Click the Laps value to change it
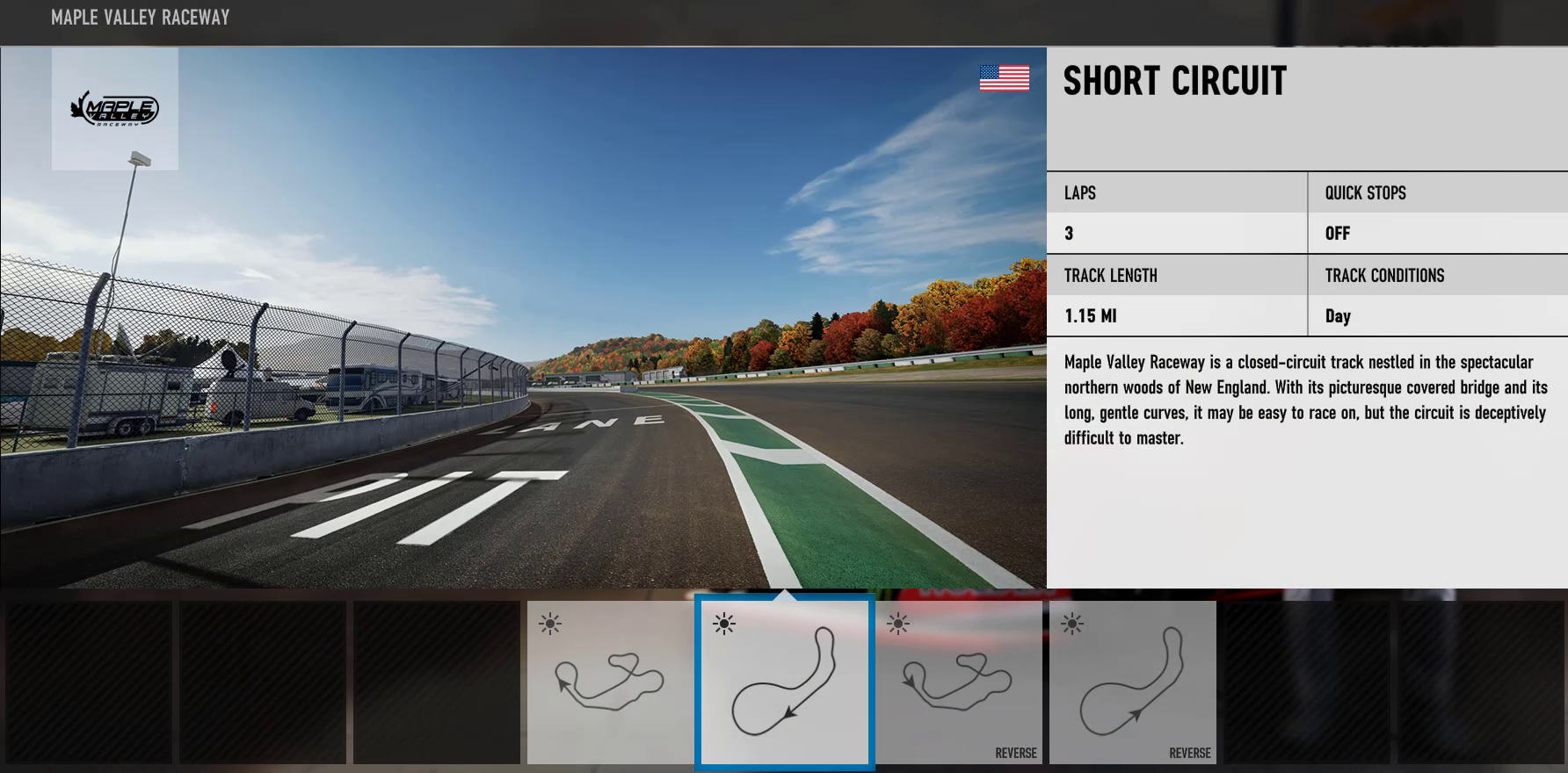This screenshot has height=773, width=1568. pos(1069,233)
